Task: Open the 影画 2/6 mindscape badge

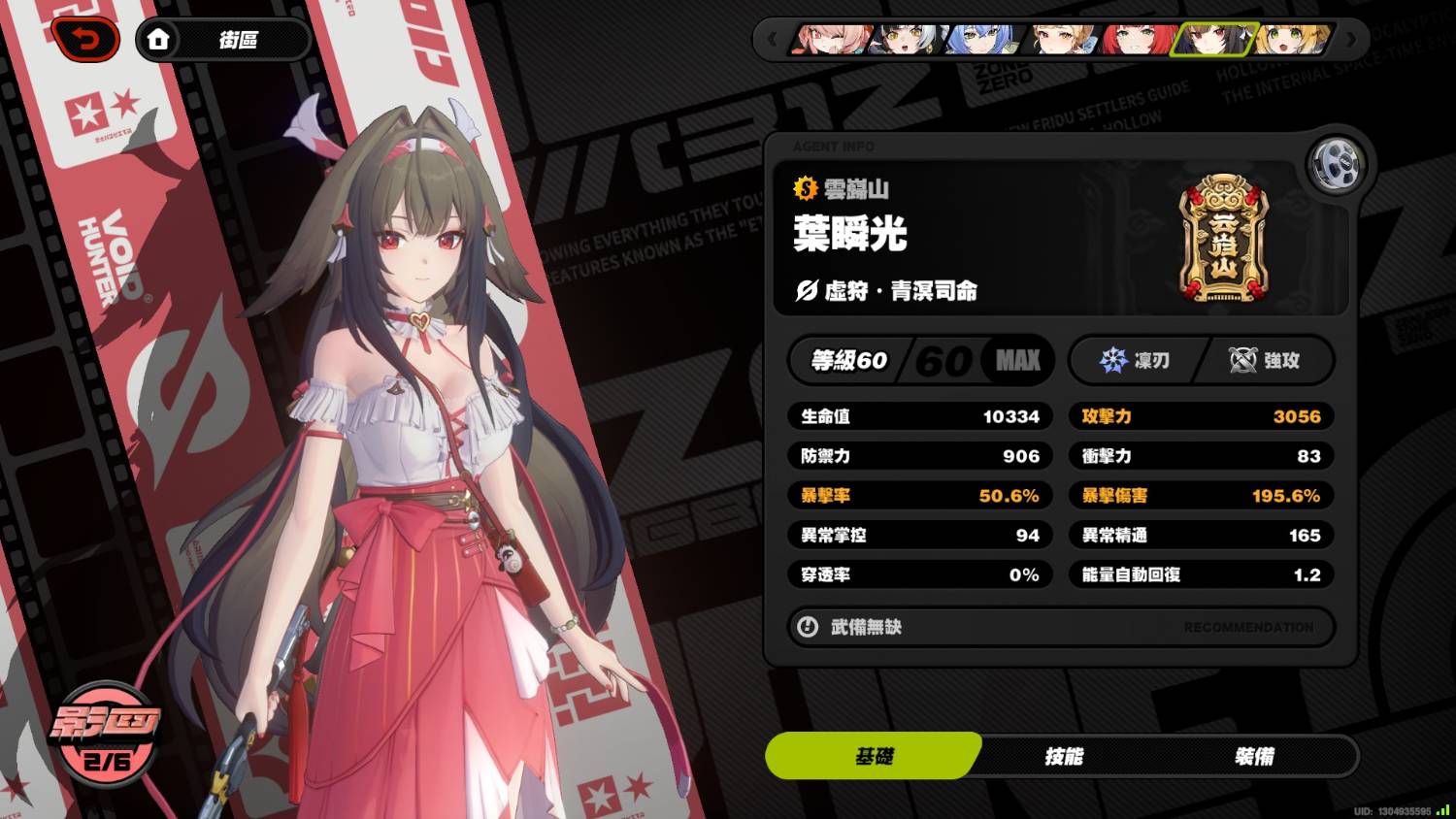Action: point(105,735)
